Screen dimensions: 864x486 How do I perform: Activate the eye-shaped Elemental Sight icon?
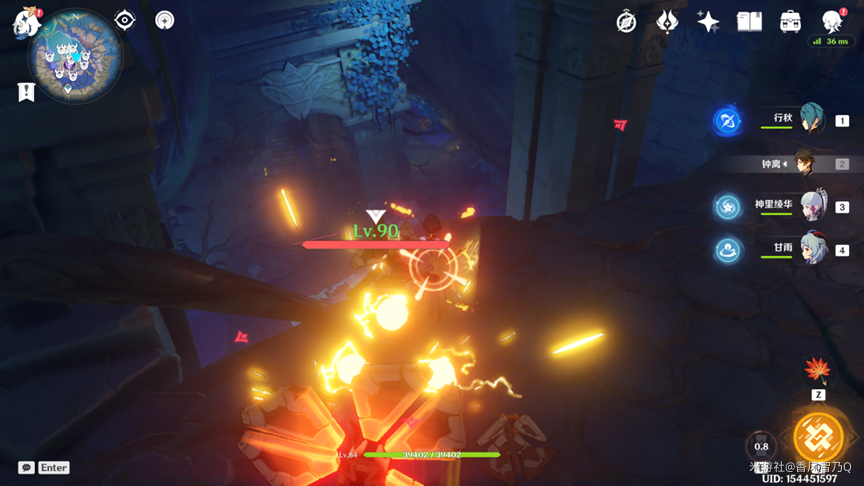click(x=125, y=20)
